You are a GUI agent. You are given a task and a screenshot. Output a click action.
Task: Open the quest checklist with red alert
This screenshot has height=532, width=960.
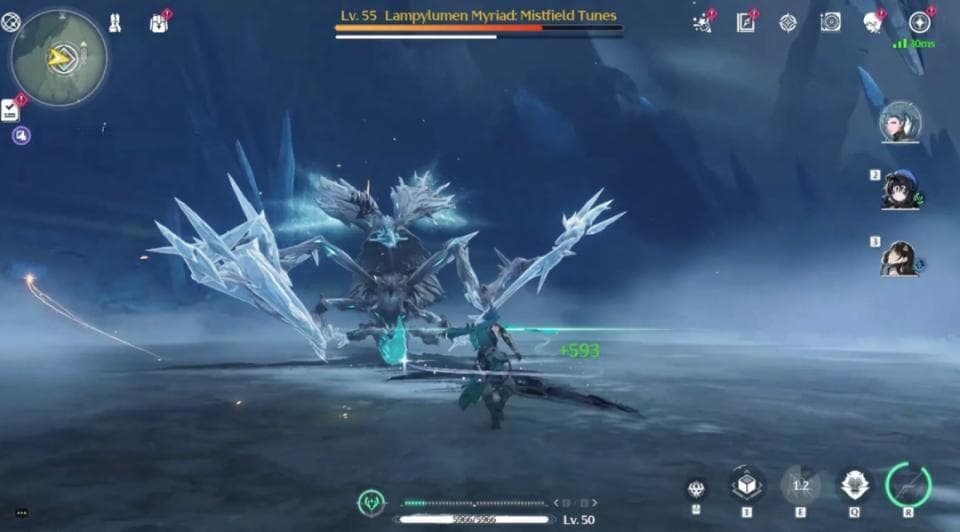point(11,109)
